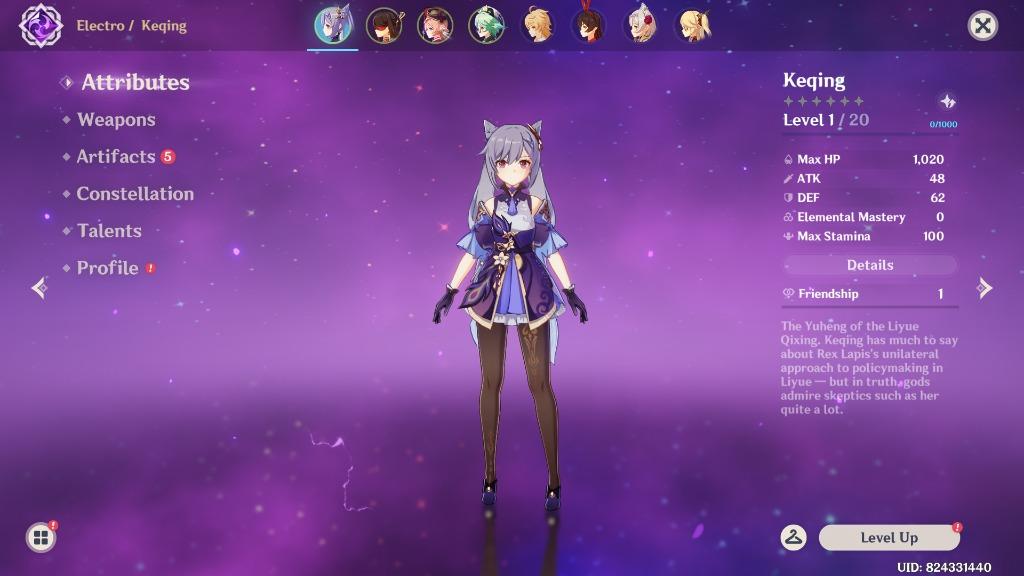Pick Amber's portrait with red ribbon
This screenshot has width=1024, height=576.
tap(588, 26)
